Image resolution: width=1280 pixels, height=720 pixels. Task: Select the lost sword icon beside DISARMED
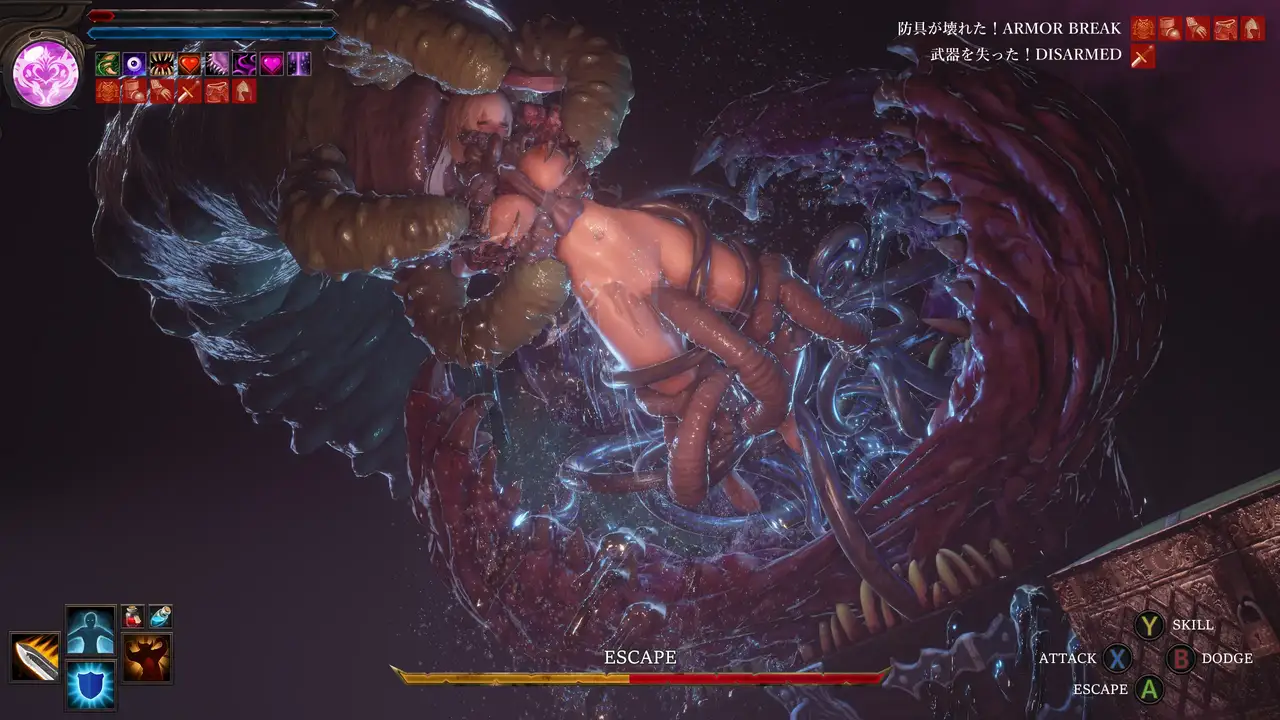coord(1142,56)
